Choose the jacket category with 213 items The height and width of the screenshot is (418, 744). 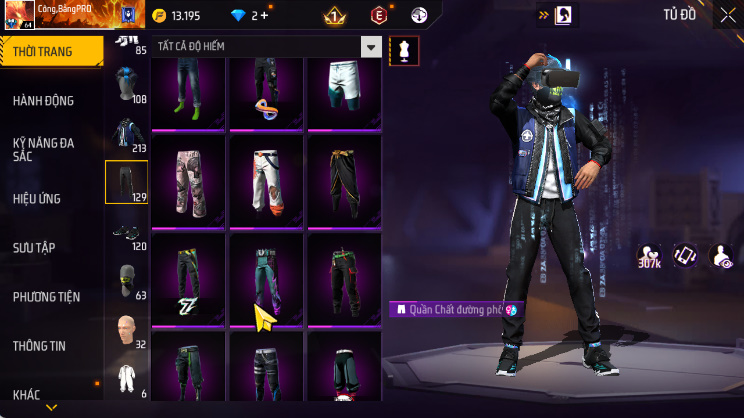(x=126, y=135)
